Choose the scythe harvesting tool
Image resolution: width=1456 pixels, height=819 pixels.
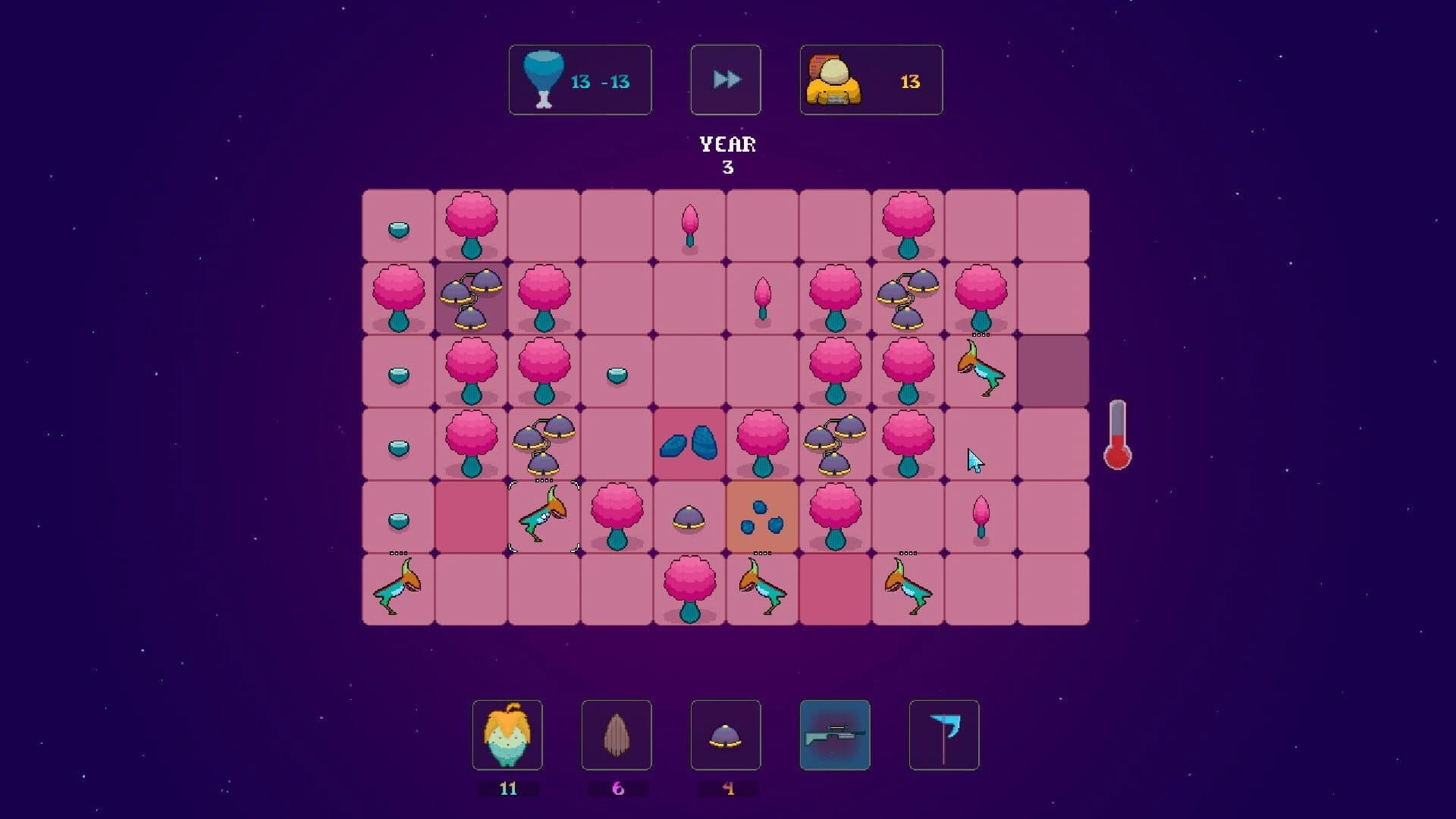point(944,736)
